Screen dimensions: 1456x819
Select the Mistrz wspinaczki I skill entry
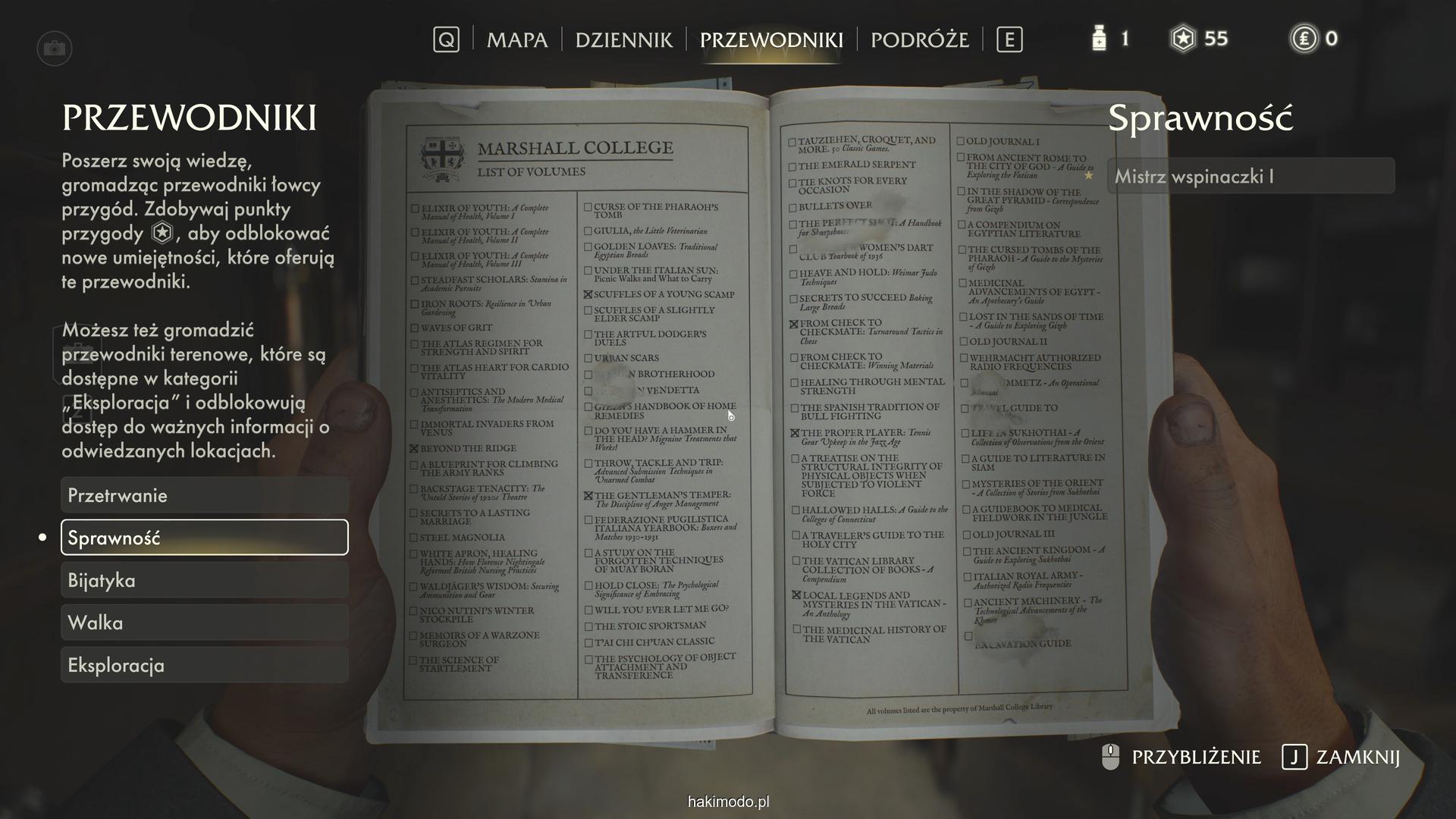tap(1250, 176)
